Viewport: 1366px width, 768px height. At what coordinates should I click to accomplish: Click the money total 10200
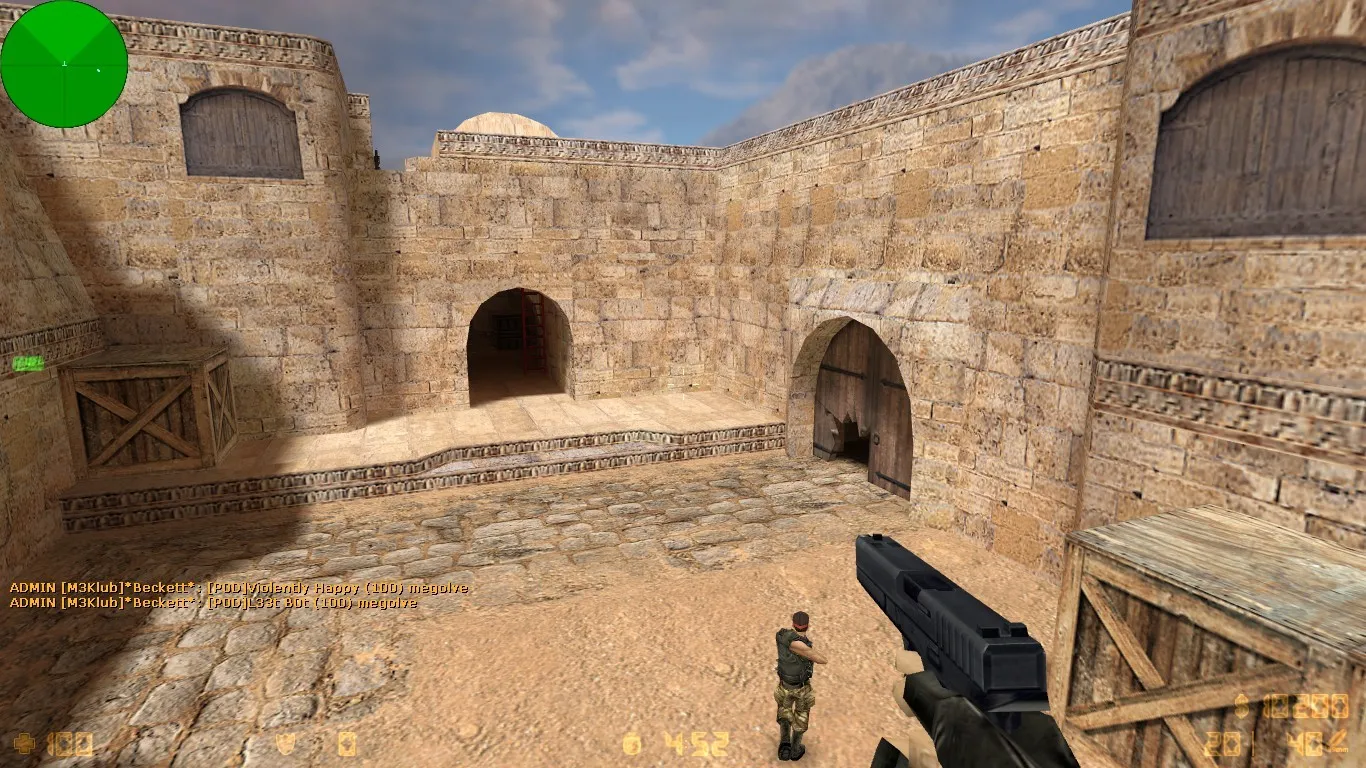[1305, 705]
